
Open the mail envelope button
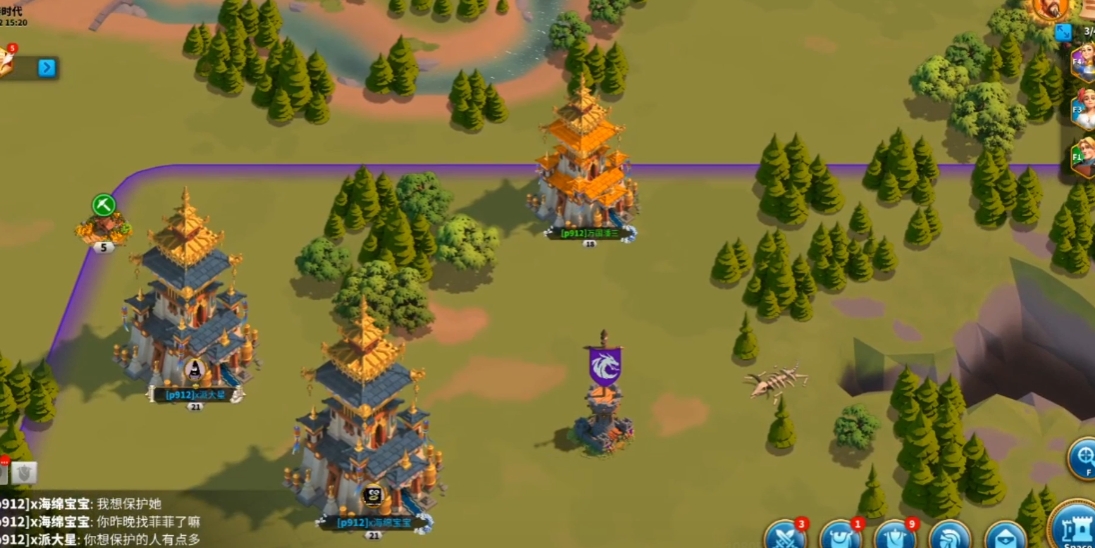1003,537
